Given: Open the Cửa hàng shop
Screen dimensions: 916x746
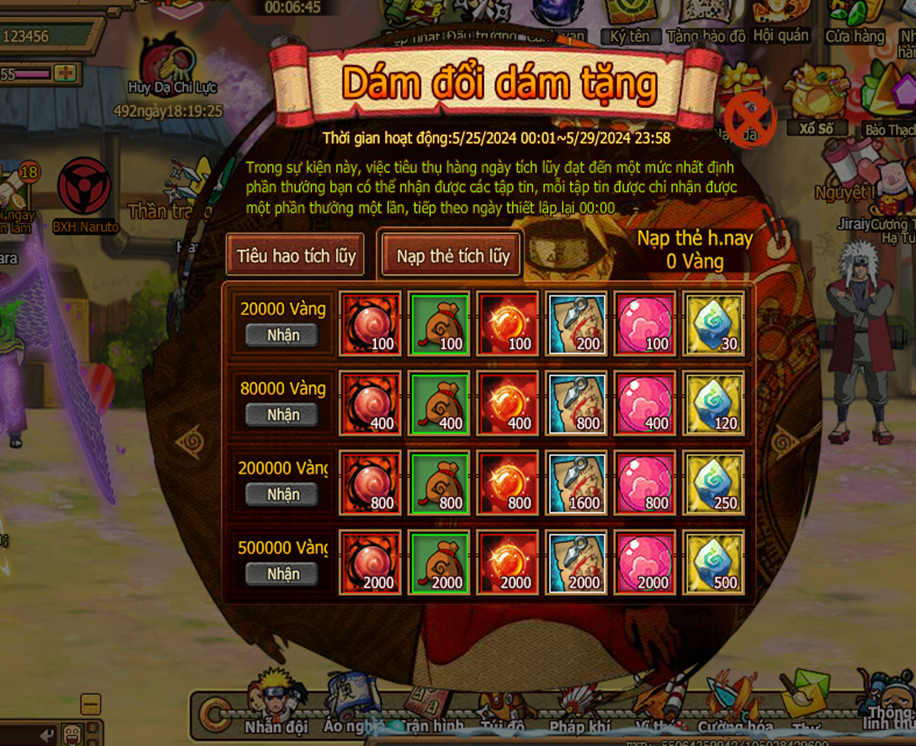Looking at the screenshot, I should click(855, 22).
